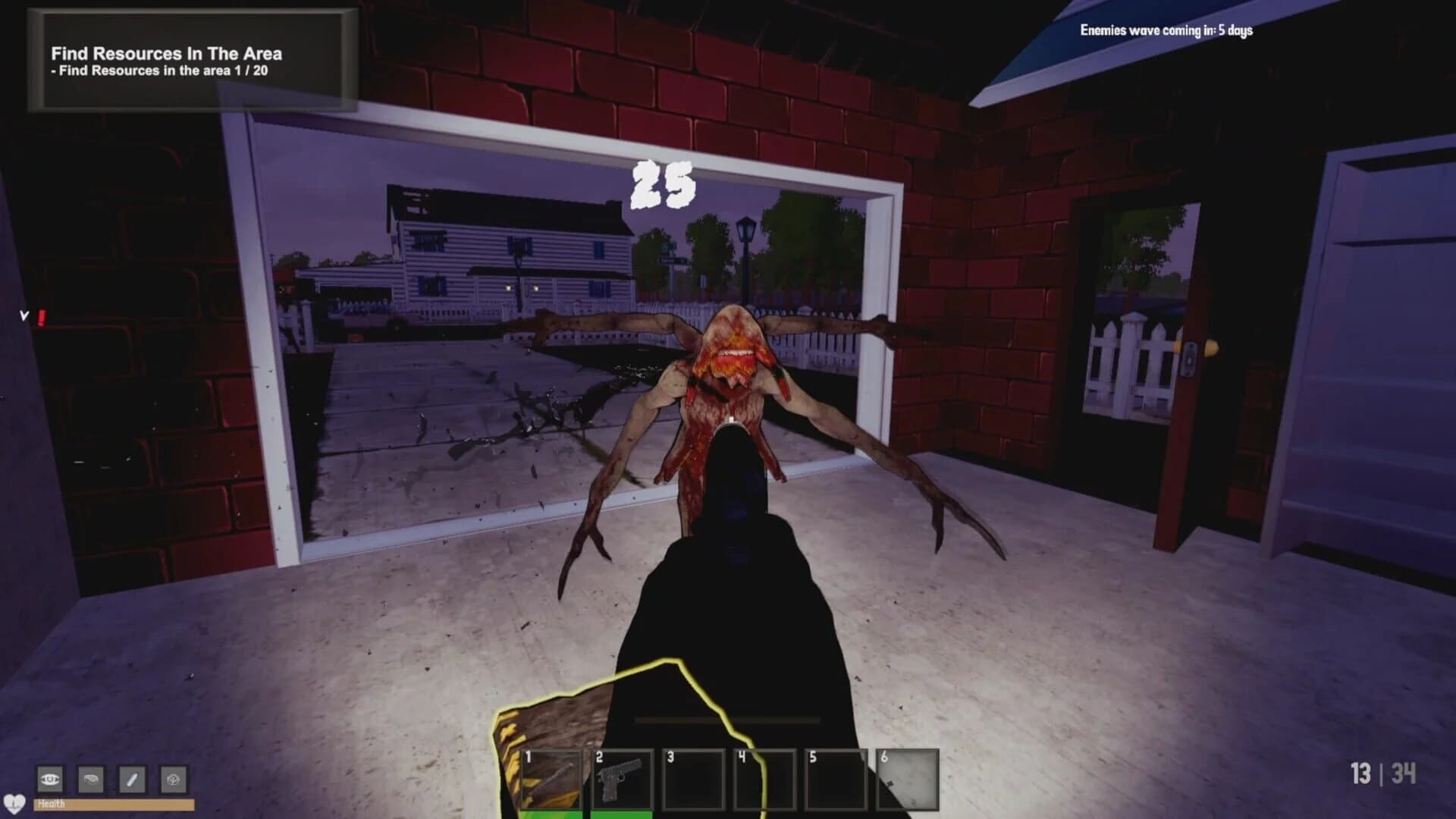Select the bandage status icon
Screen dimensions: 1456x819
pyautogui.click(x=131, y=779)
